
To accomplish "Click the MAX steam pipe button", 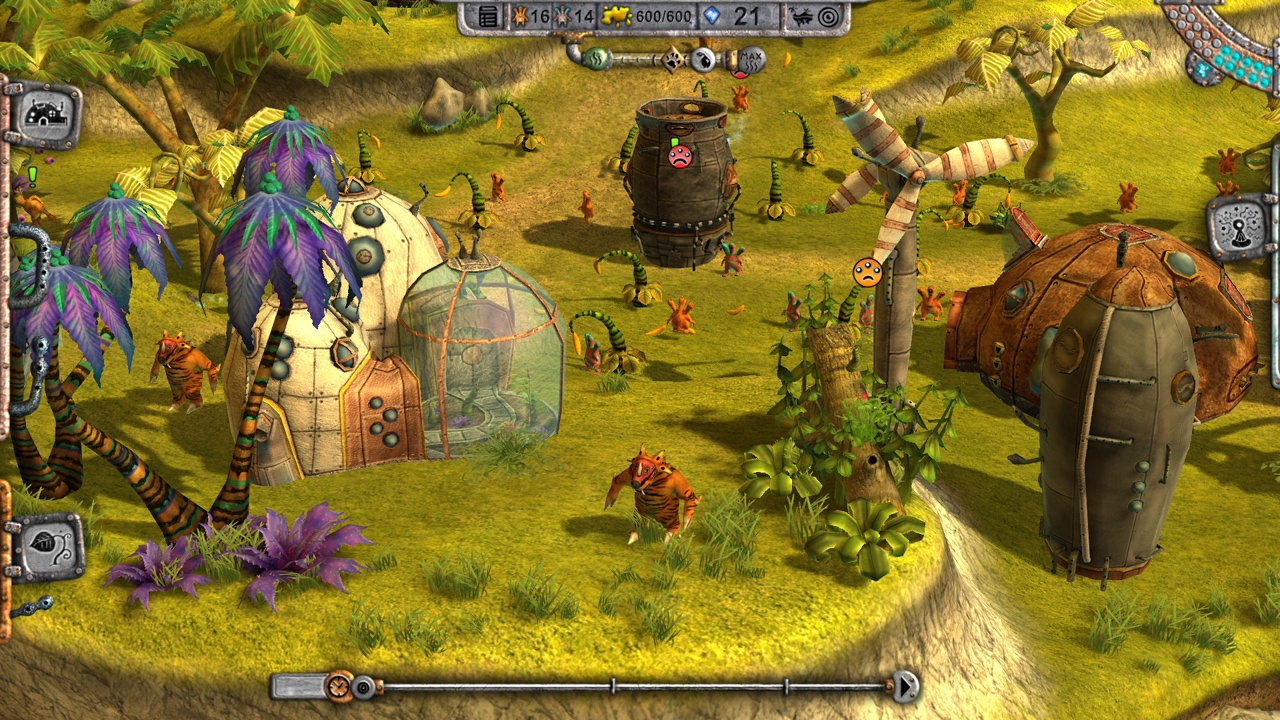I will (x=751, y=60).
